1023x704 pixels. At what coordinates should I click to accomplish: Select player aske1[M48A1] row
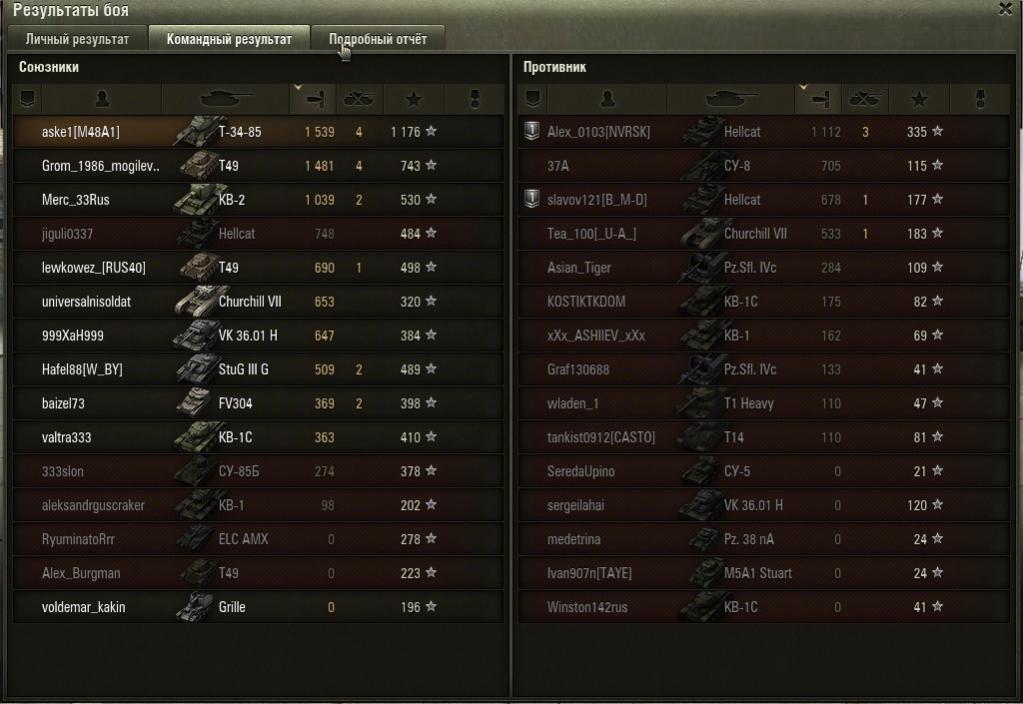click(x=258, y=132)
